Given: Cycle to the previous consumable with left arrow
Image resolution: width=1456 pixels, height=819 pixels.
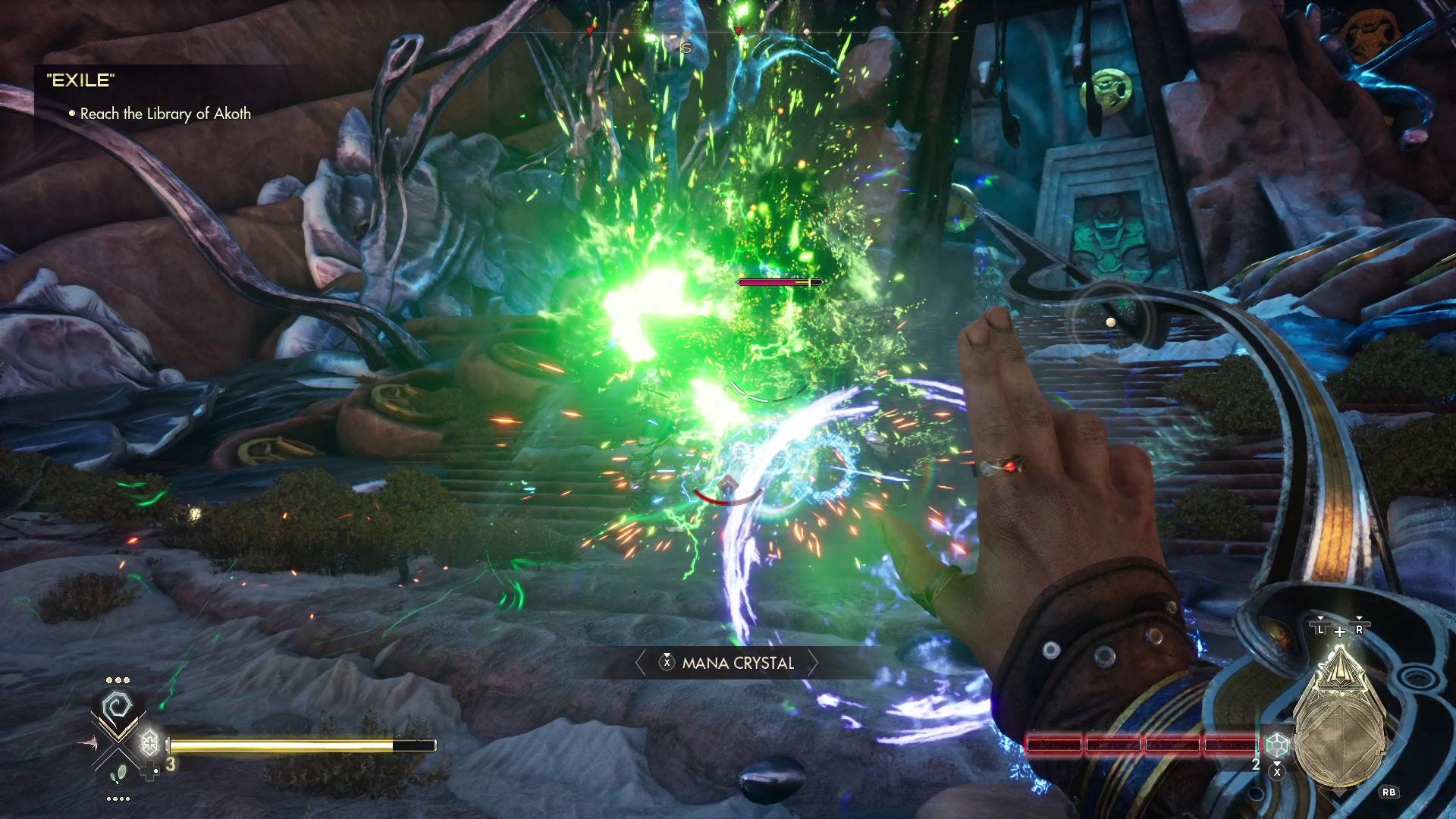Looking at the screenshot, I should coord(640,664).
